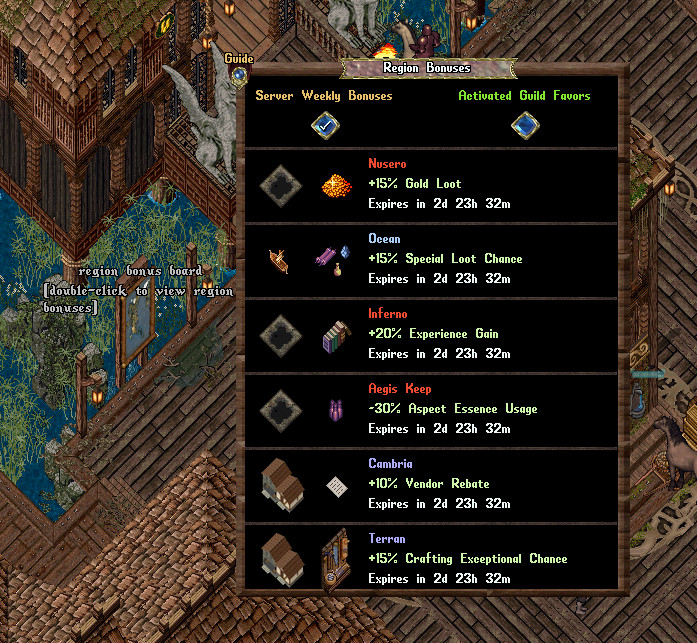The image size is (697, 643).
Task: Select the Nusero gold loot bonus row
Action: (x=432, y=185)
